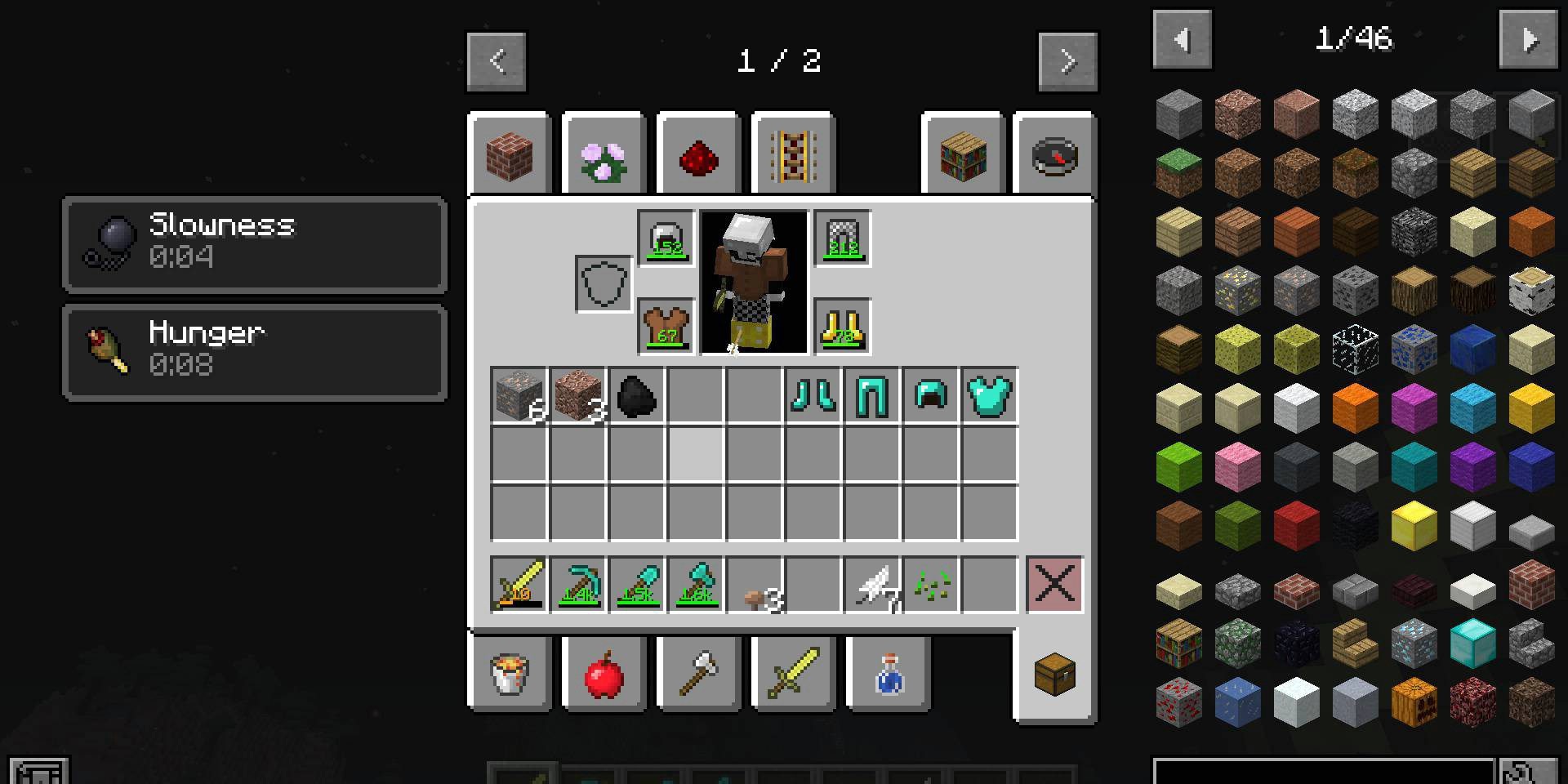The image size is (1568, 784).
Task: Open the Decoration Blocks flower tab
Action: [x=604, y=155]
